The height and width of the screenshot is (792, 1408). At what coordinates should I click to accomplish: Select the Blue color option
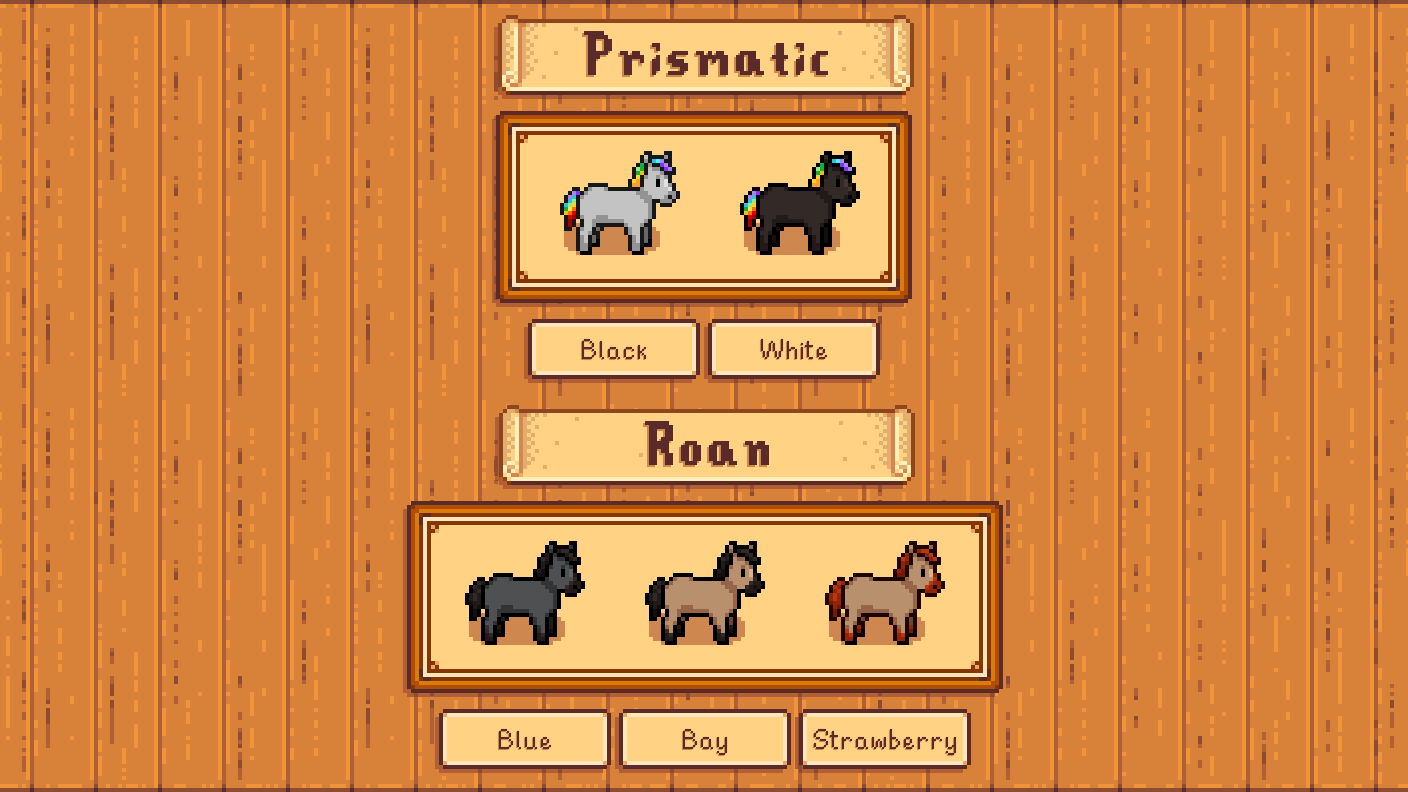(523, 740)
